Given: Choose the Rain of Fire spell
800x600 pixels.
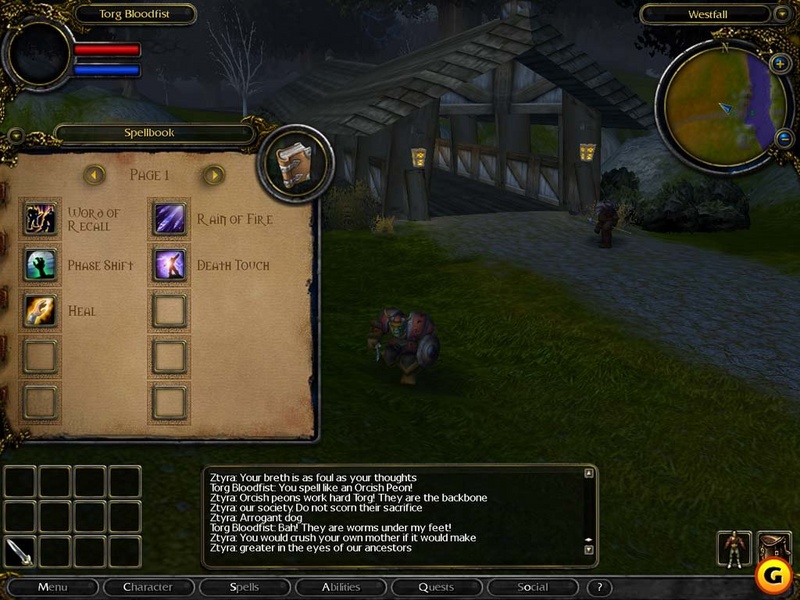Looking at the screenshot, I should coord(169,218).
